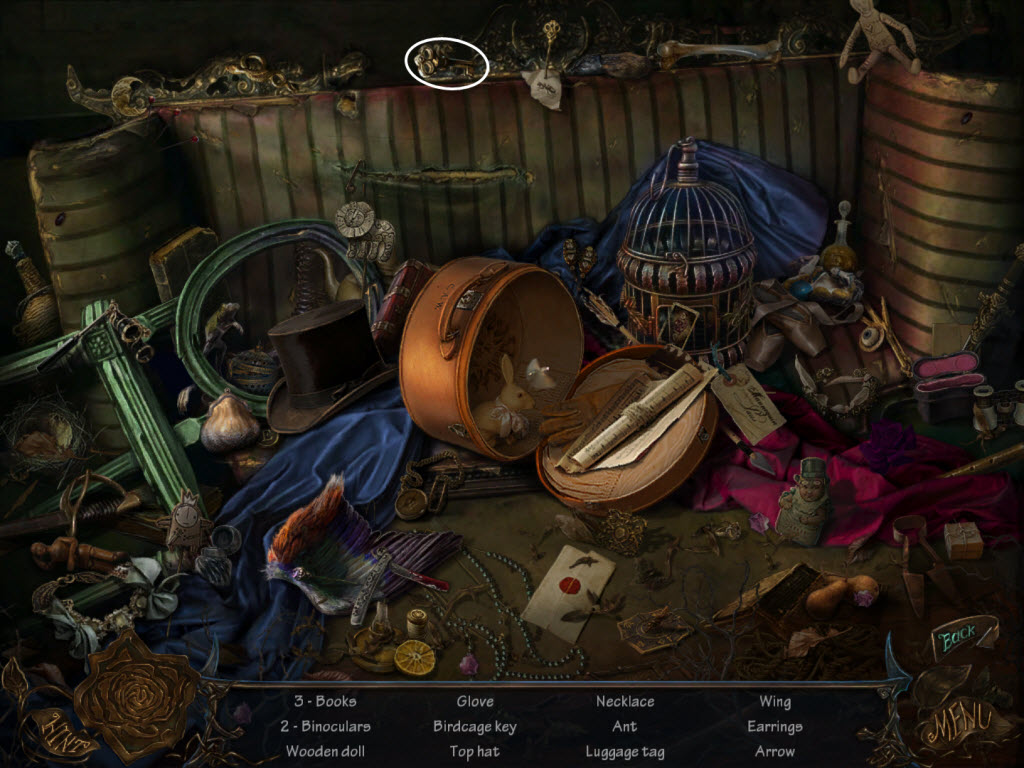Choose "Luggage tag" in the list
This screenshot has height=768, width=1024.
[625, 751]
